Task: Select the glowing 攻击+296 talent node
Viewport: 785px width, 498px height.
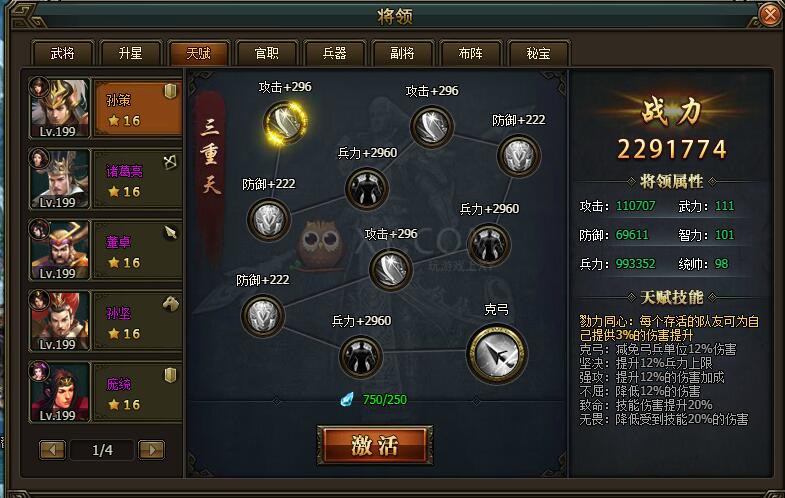Action: click(285, 122)
